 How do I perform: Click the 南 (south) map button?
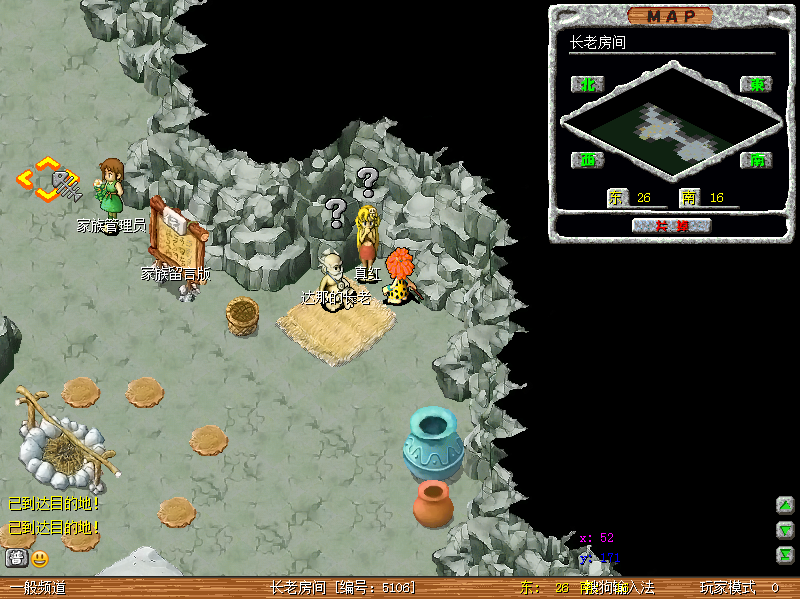(756, 160)
